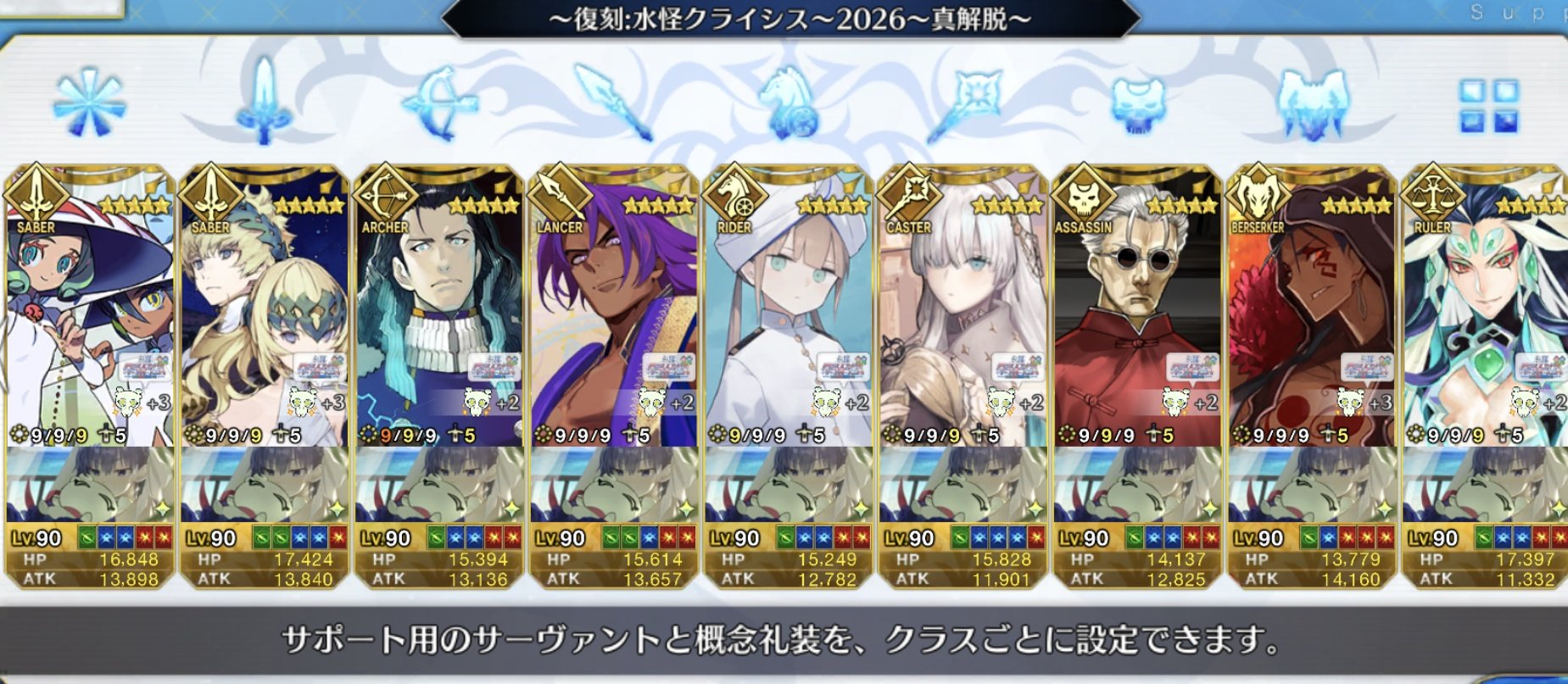This screenshot has height=684, width=1568.
Task: Choose the white-haired CASTER servant card
Action: [x=963, y=314]
